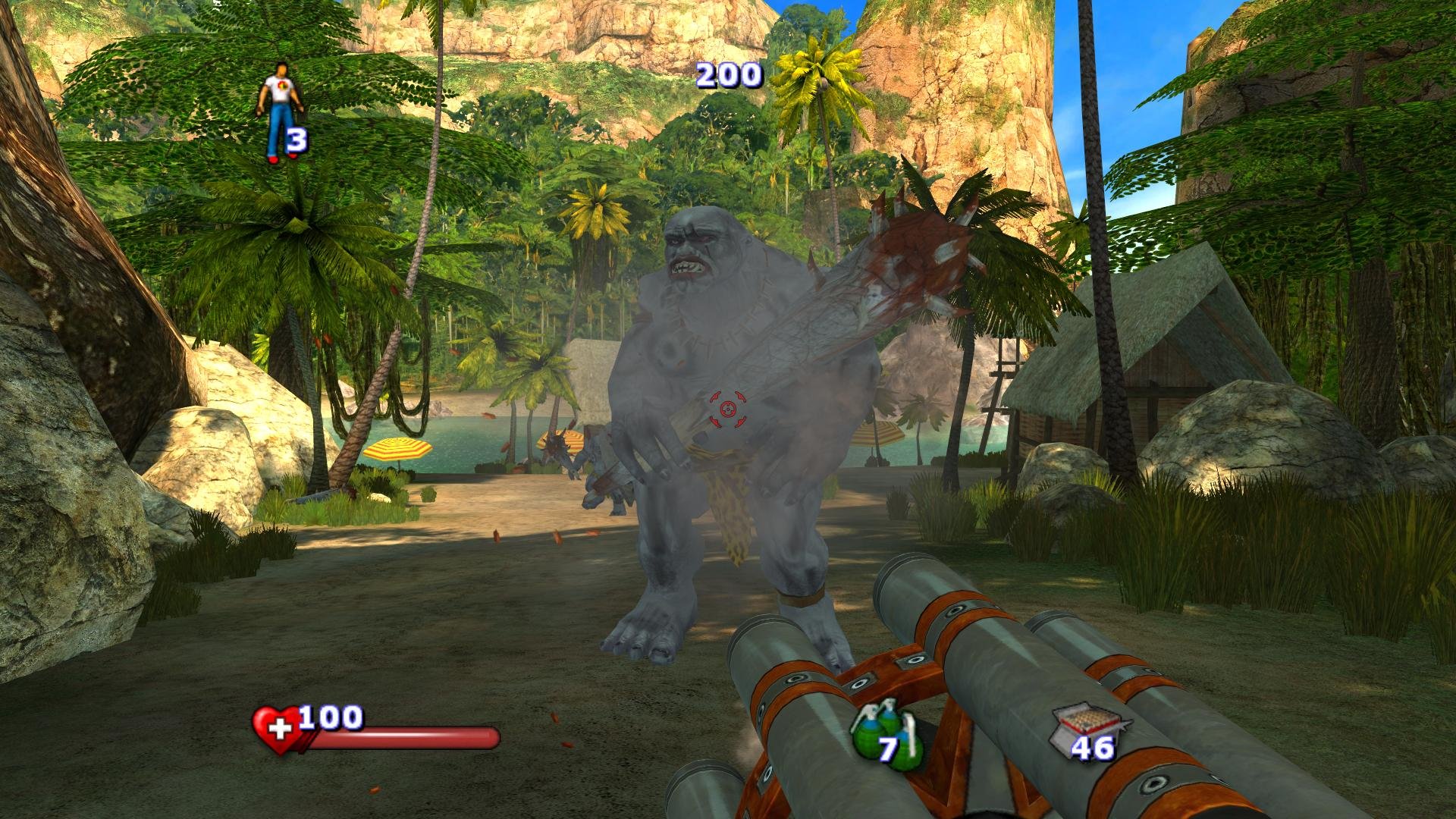Click the Sam lives figure icon
The image size is (1456, 819).
[279, 110]
